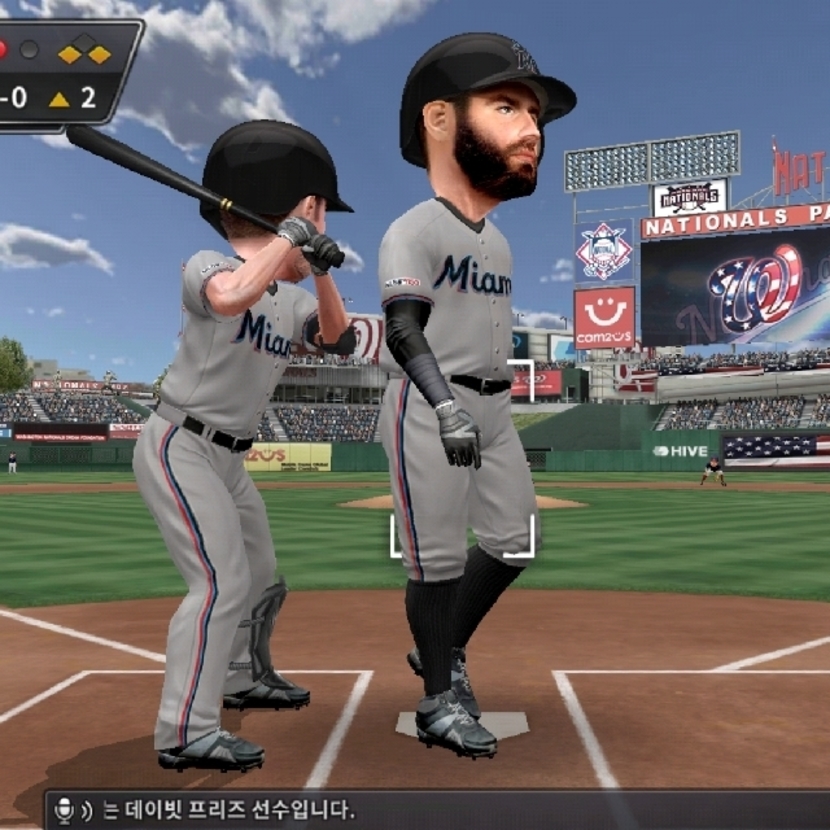Tap the commentary microphone icon
830x830 pixels.
[x=65, y=809]
